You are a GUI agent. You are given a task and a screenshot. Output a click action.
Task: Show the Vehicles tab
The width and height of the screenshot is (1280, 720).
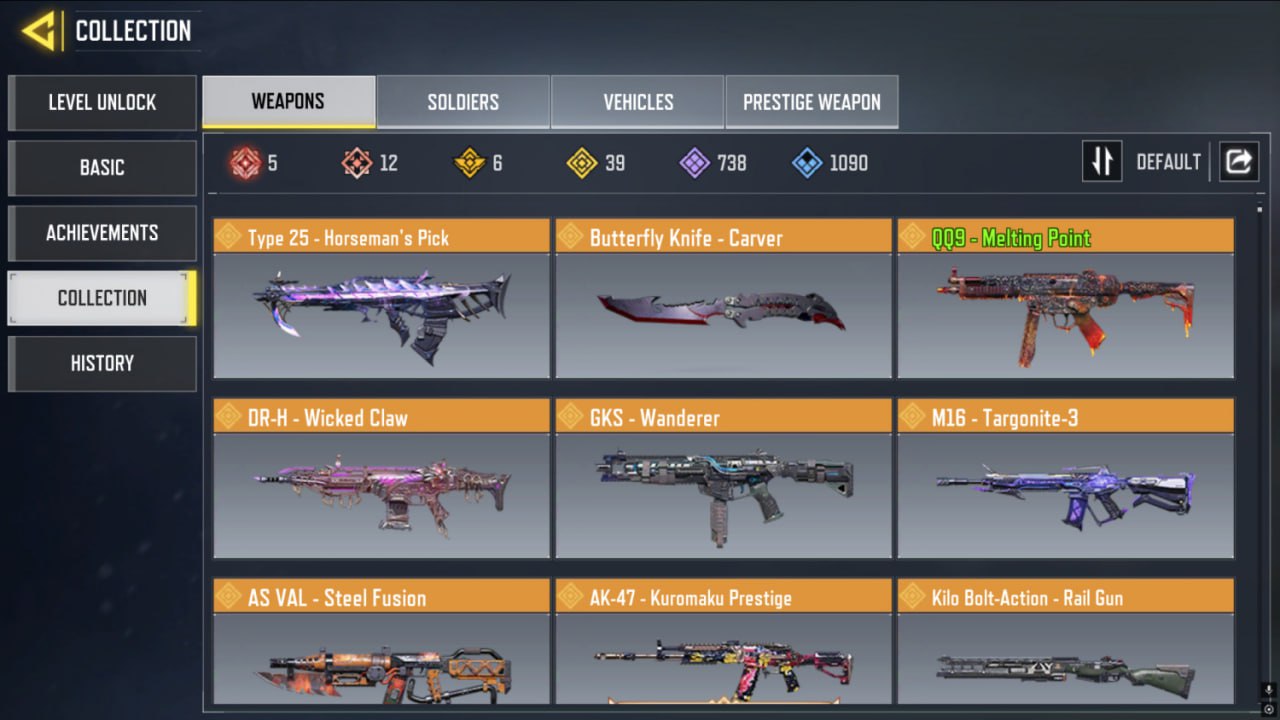[638, 102]
